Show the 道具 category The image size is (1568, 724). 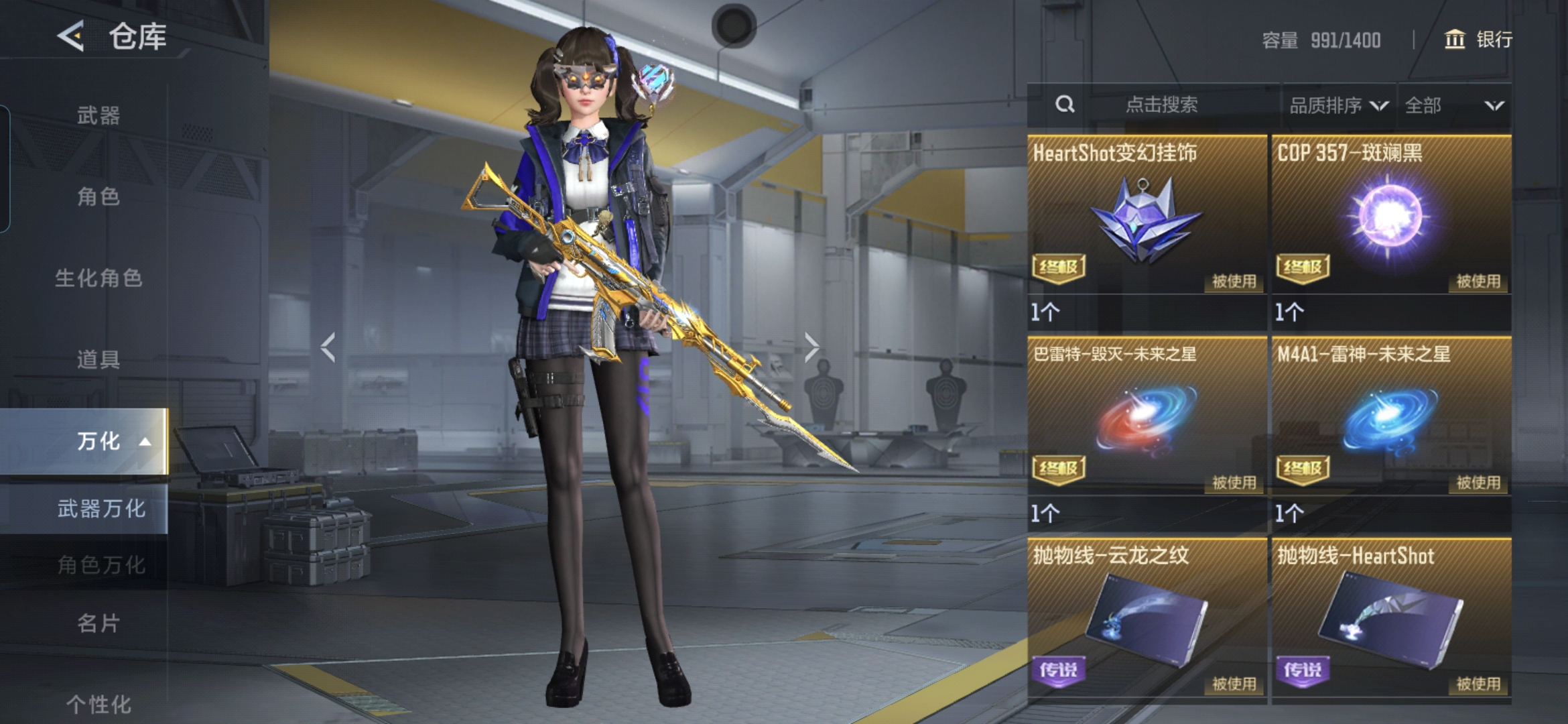tap(99, 359)
